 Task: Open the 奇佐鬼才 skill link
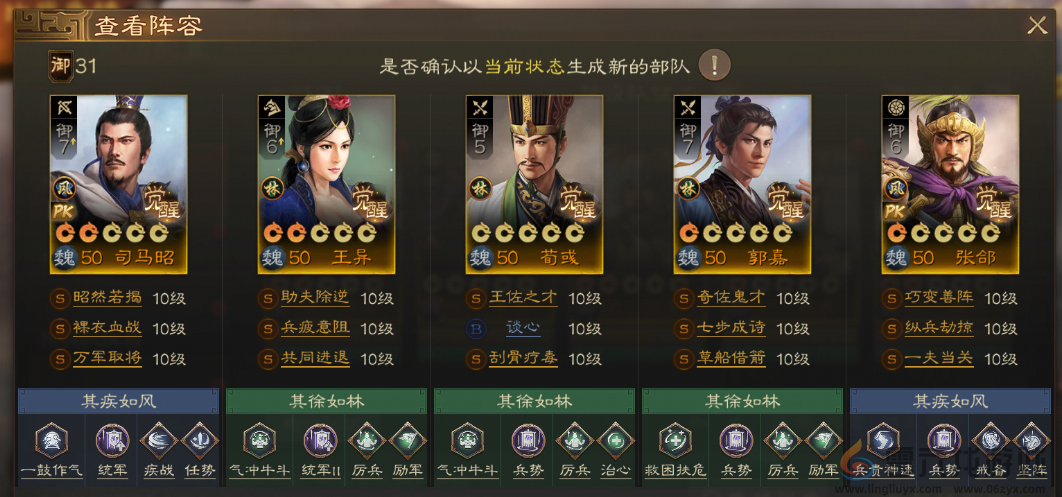point(731,298)
